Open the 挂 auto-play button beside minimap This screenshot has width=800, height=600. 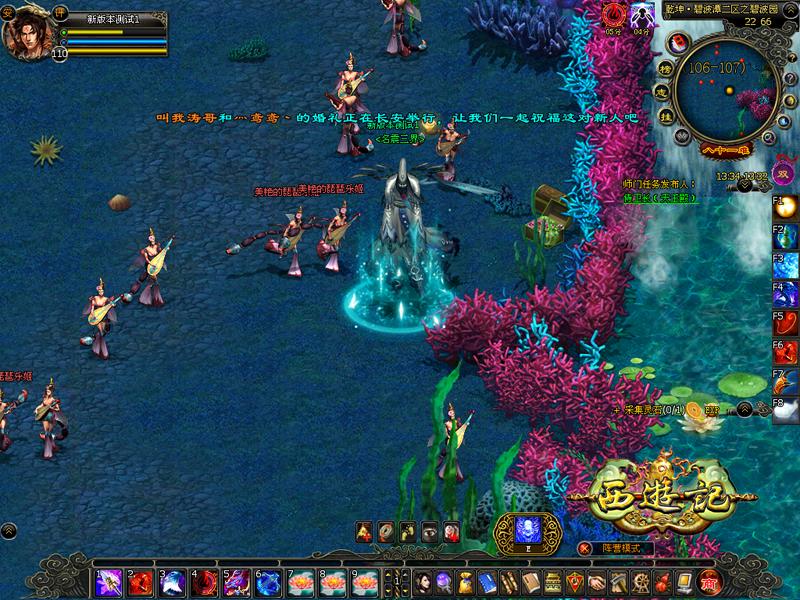point(666,116)
